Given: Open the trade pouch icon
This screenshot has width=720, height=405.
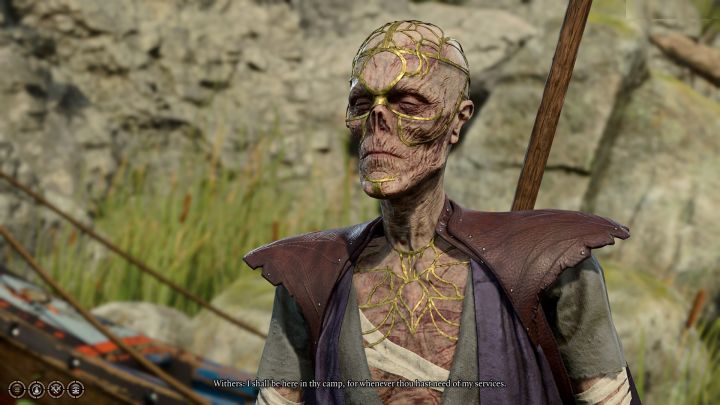Looking at the screenshot, I should (36, 389).
